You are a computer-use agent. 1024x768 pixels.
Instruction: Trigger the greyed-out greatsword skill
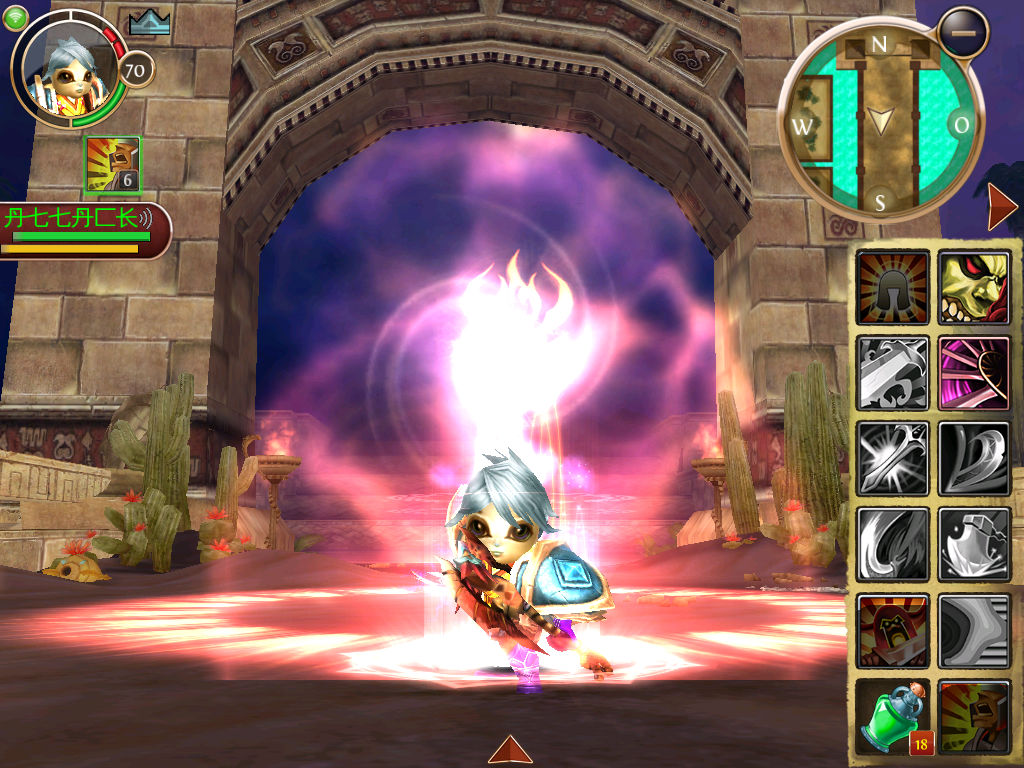pos(893,373)
